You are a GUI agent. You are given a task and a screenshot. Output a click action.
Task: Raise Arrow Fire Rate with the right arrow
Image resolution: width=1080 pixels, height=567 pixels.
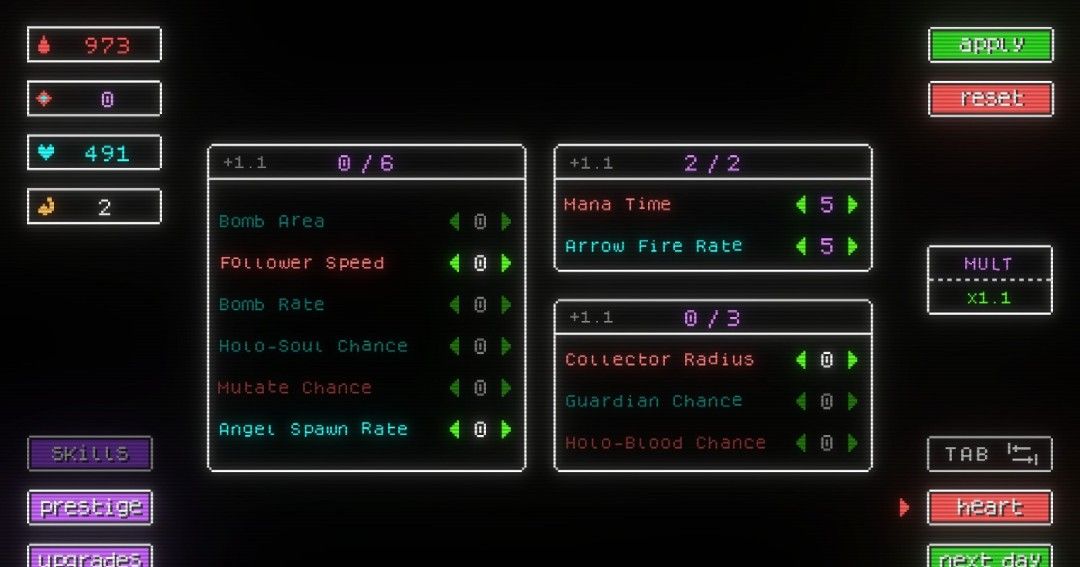tap(853, 246)
